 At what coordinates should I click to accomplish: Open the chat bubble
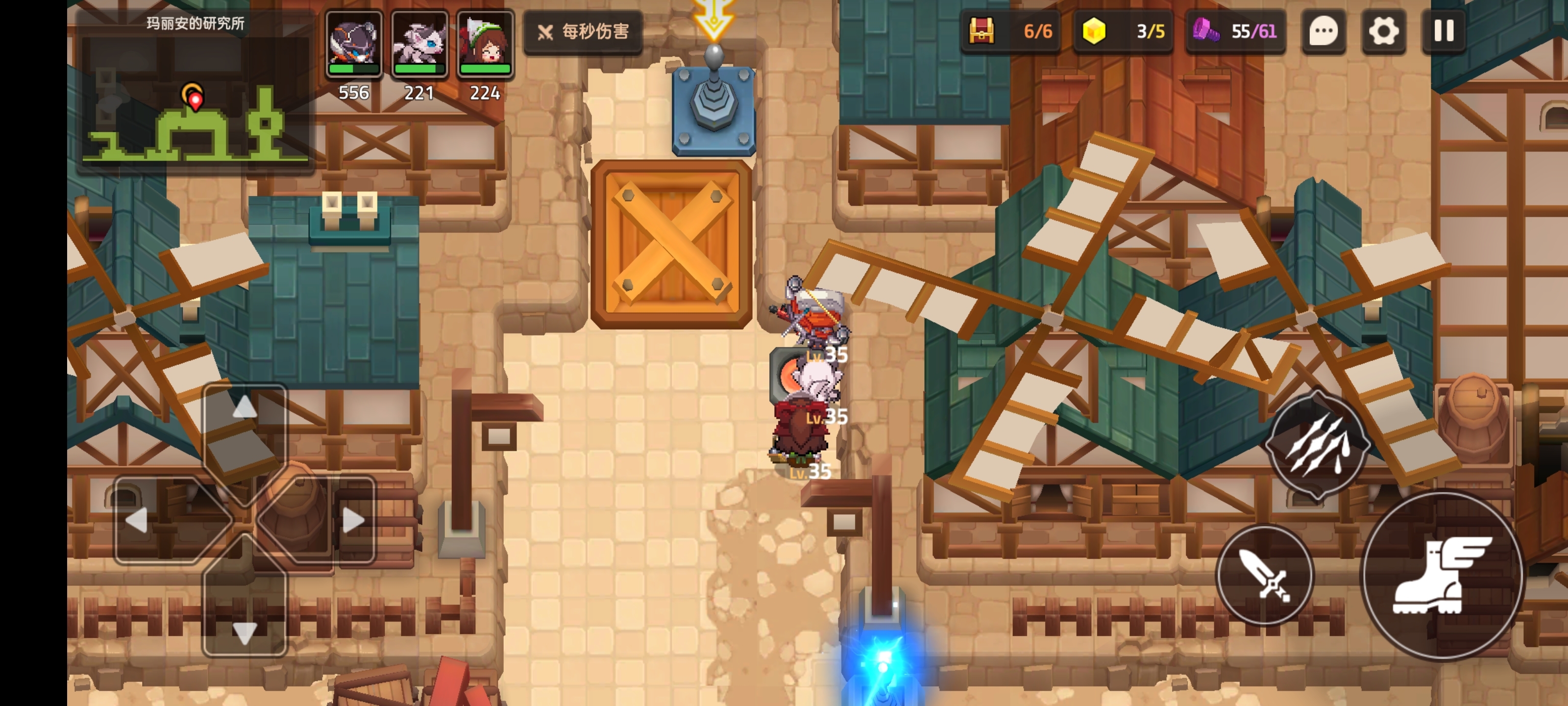pyautogui.click(x=1323, y=31)
